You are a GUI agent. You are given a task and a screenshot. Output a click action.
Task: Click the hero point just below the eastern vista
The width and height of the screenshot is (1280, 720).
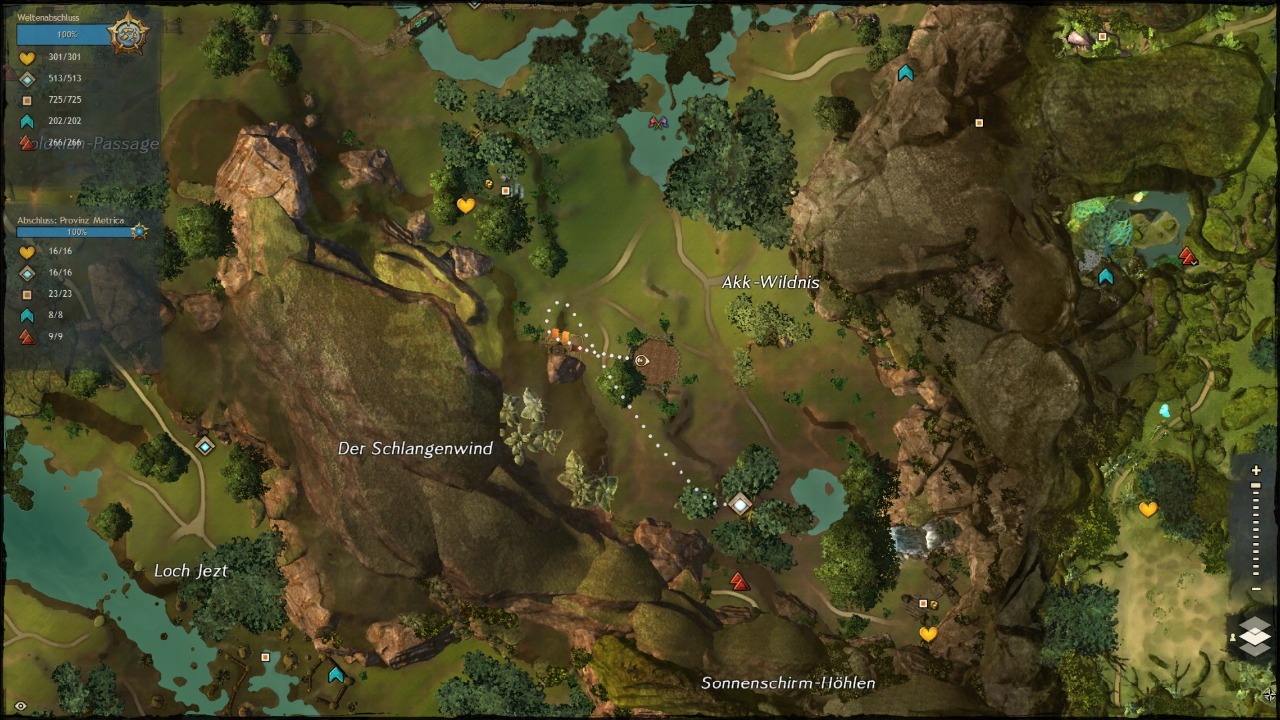pyautogui.click(x=1105, y=277)
